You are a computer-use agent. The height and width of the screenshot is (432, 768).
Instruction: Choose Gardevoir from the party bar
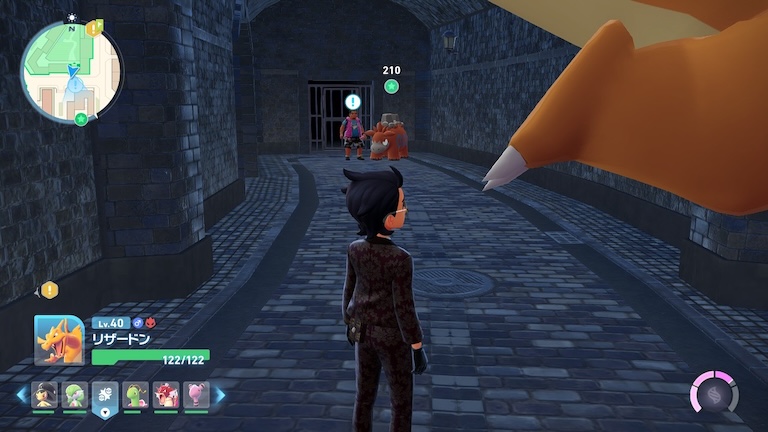(x=75, y=394)
